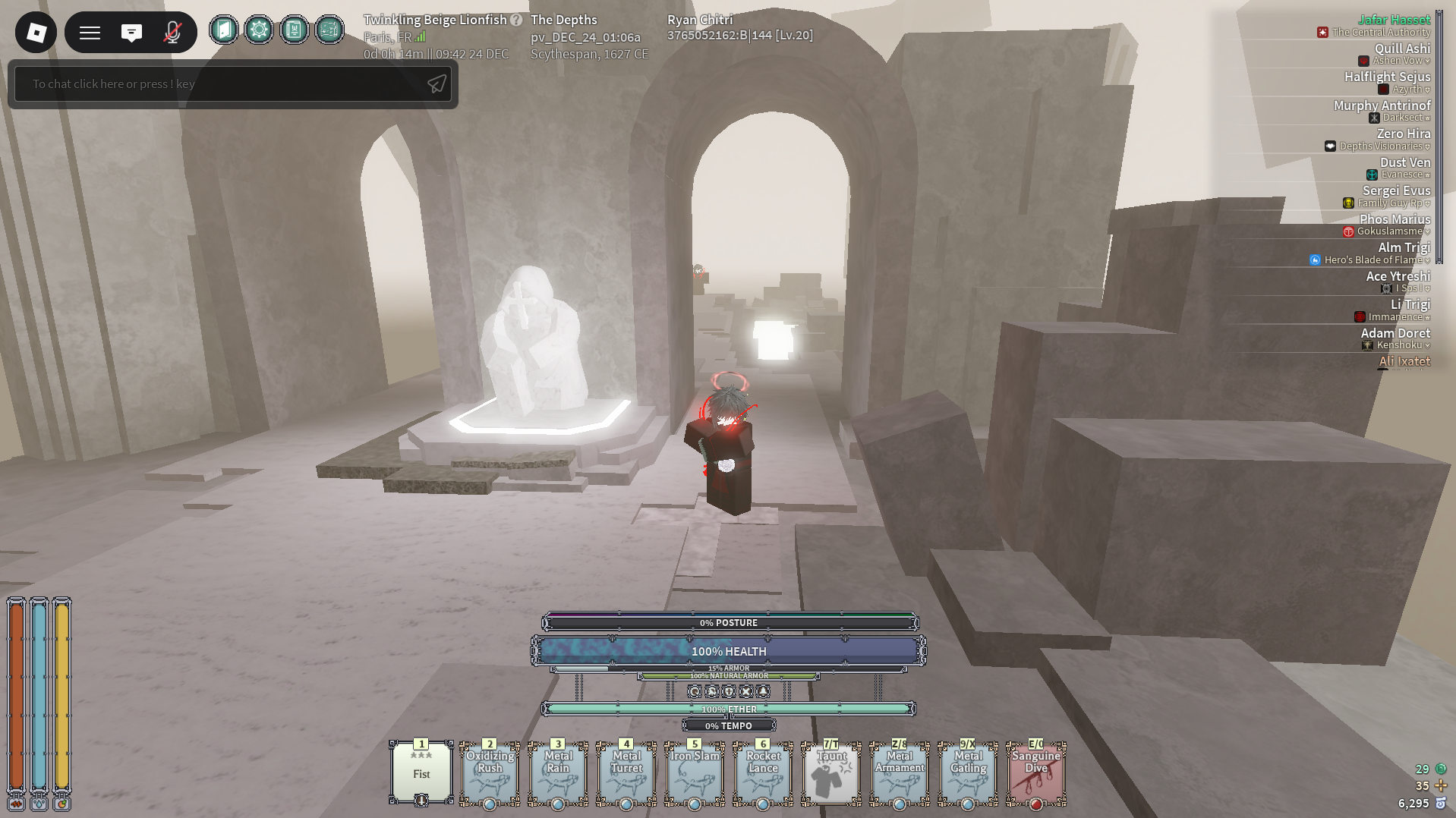Open the Roblox main menu logo button
Screen dimensions: 1456x818
click(36, 33)
